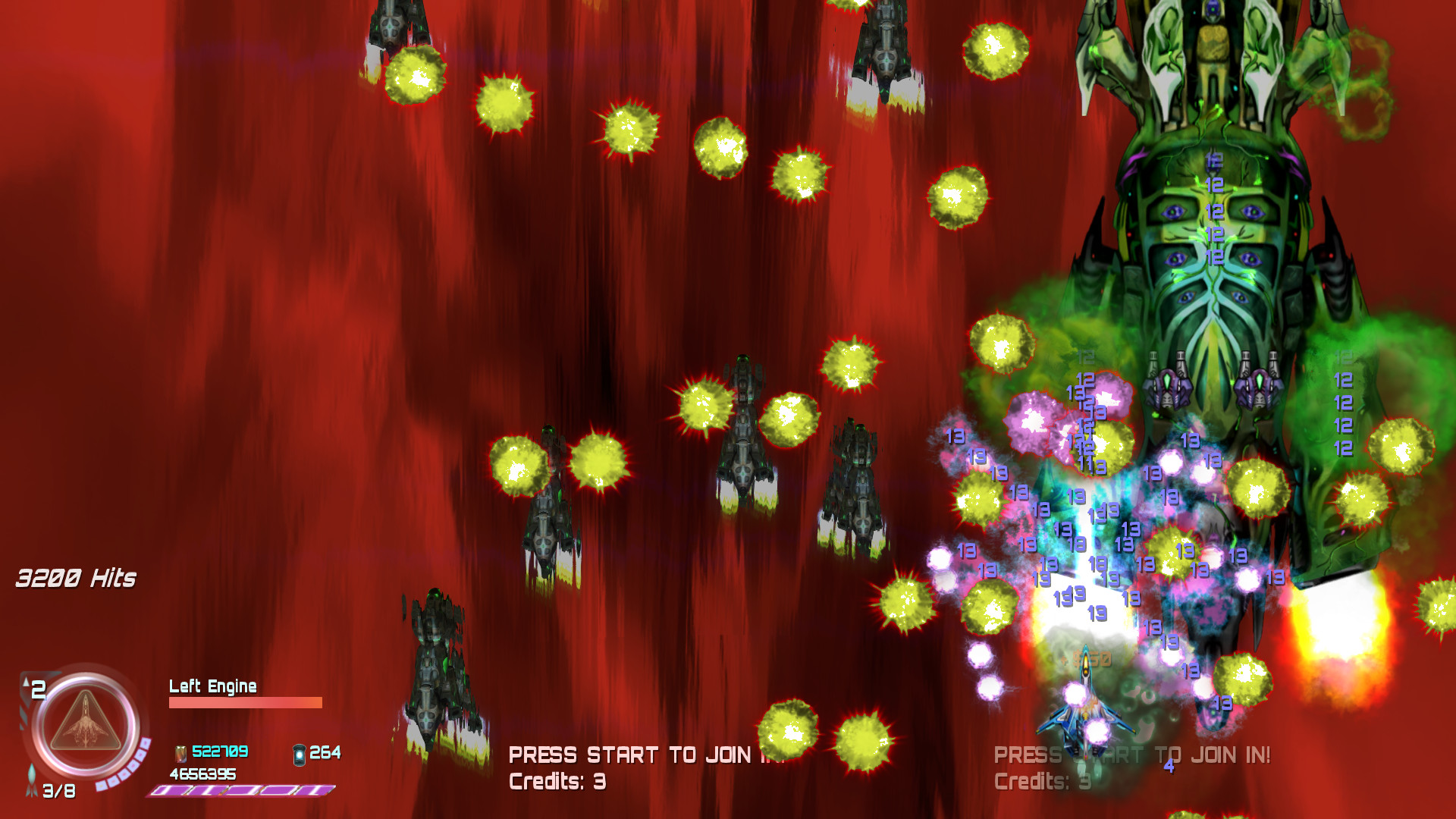Click the 3200 Hits combo counter
The width and height of the screenshot is (1456, 819).
(76, 578)
